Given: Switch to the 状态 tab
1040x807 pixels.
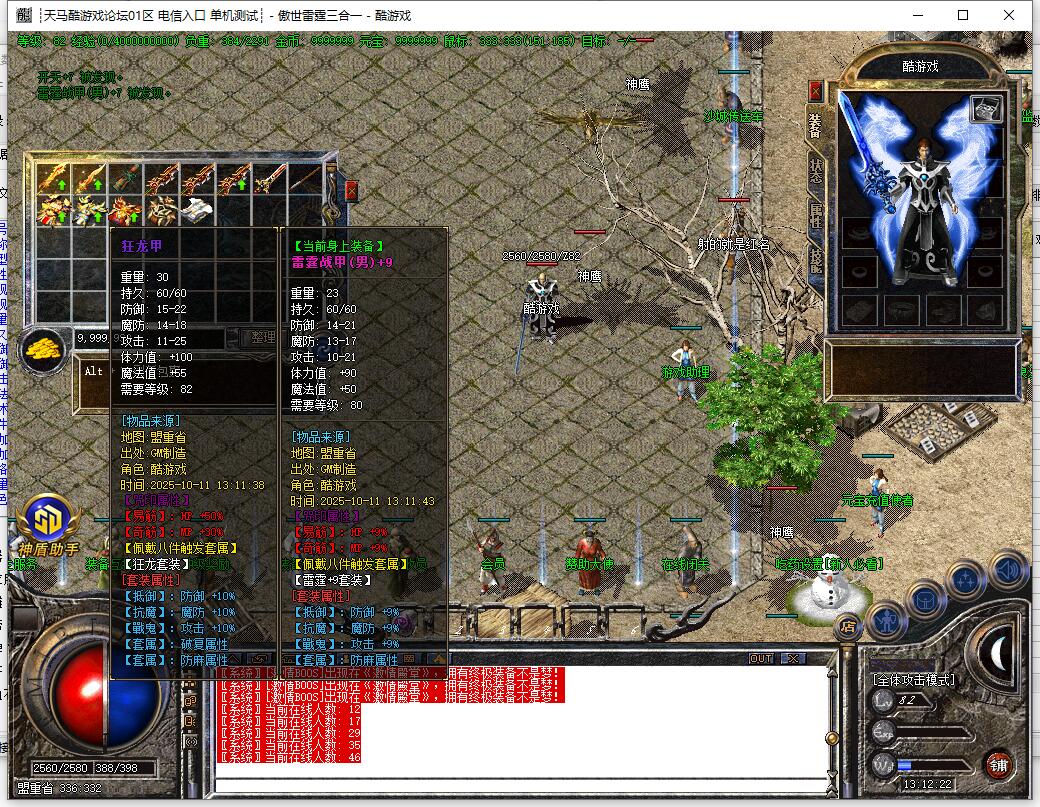Looking at the screenshot, I should tap(815, 171).
